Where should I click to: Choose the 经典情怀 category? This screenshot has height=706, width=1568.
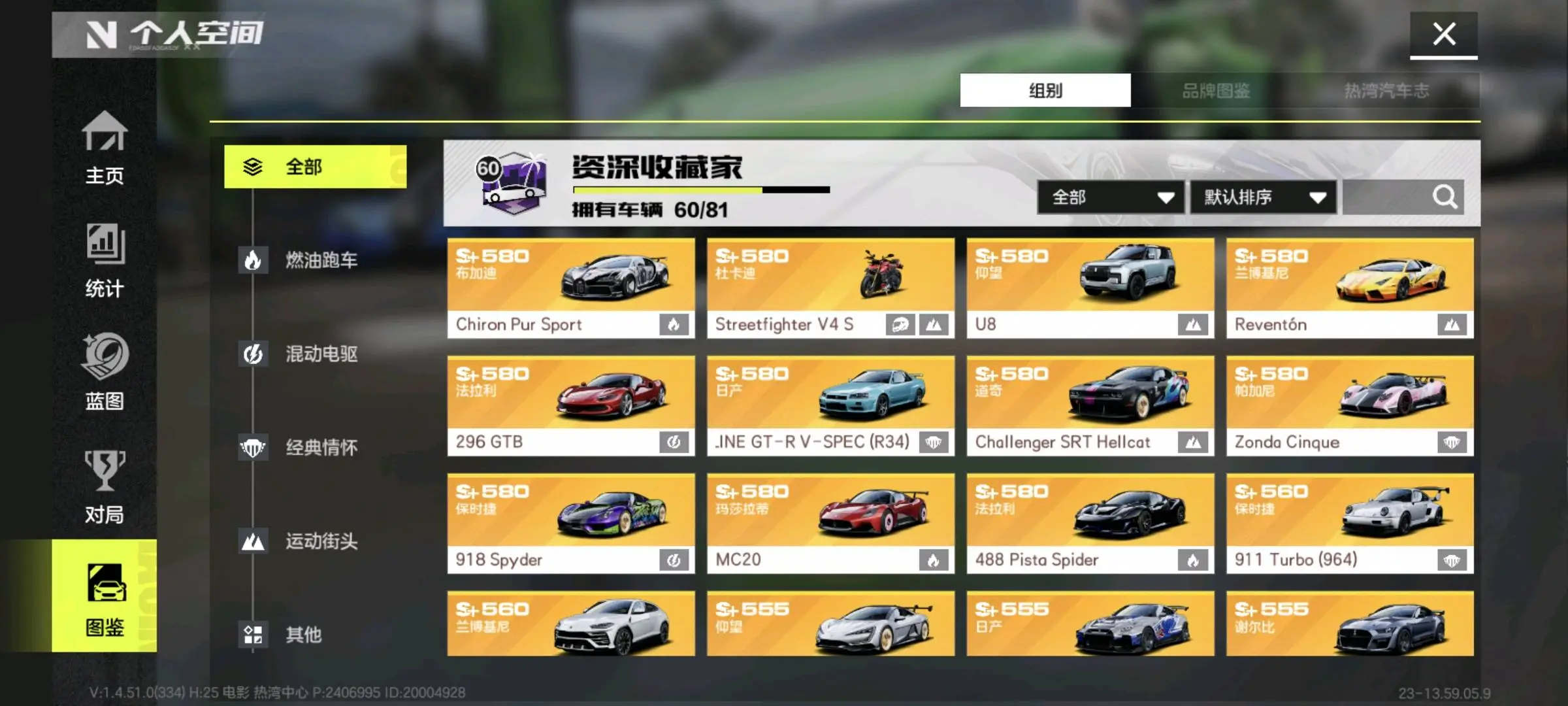click(320, 448)
